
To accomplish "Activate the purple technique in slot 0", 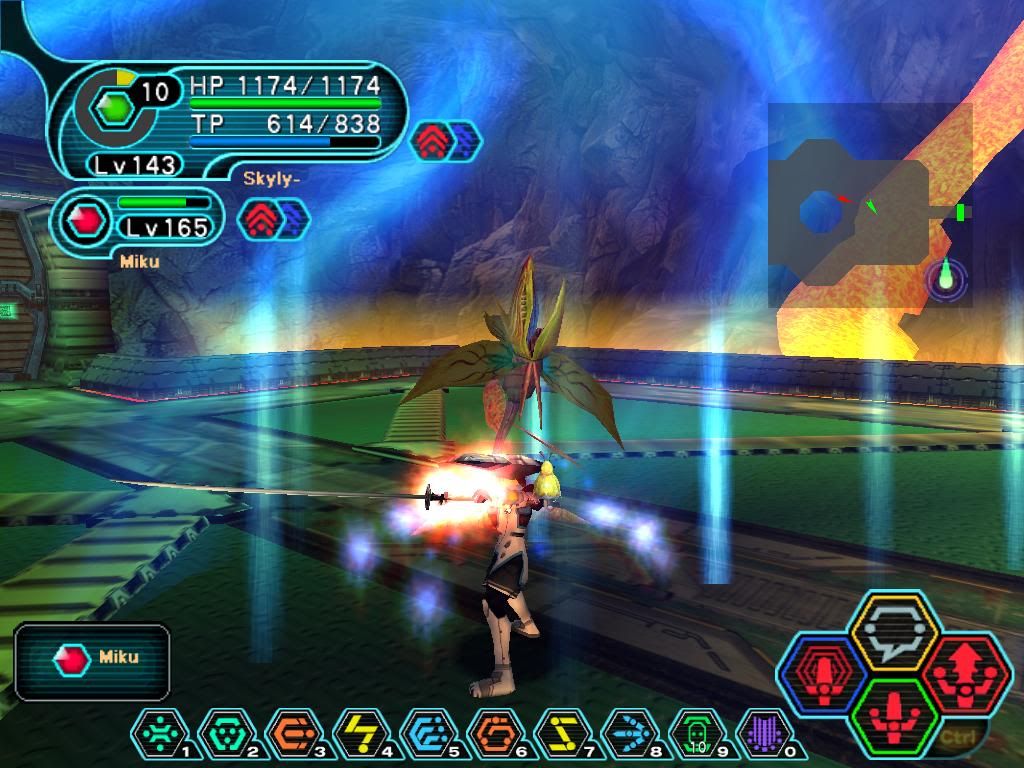I will (761, 735).
